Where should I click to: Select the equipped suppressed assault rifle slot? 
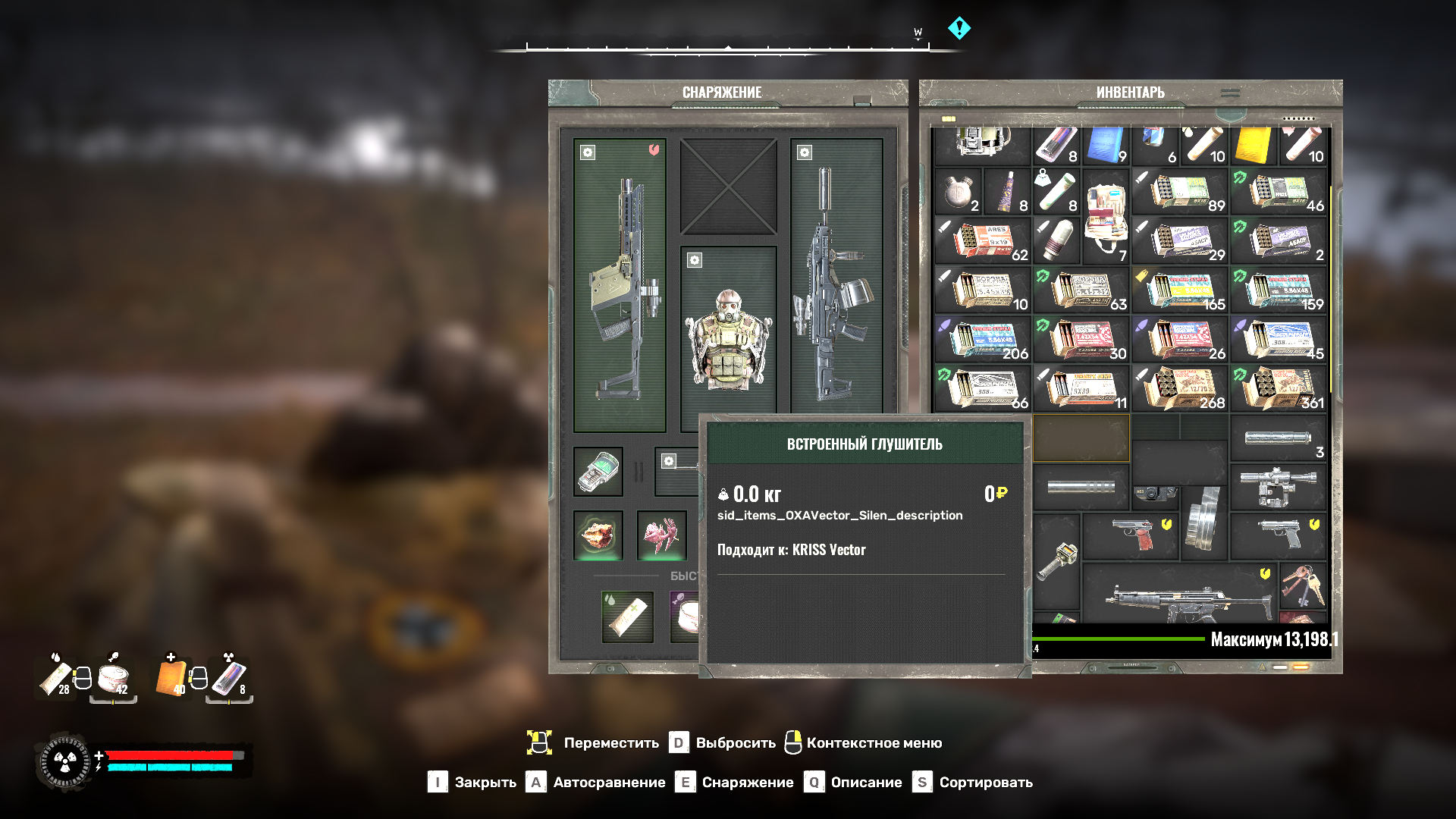click(836, 286)
